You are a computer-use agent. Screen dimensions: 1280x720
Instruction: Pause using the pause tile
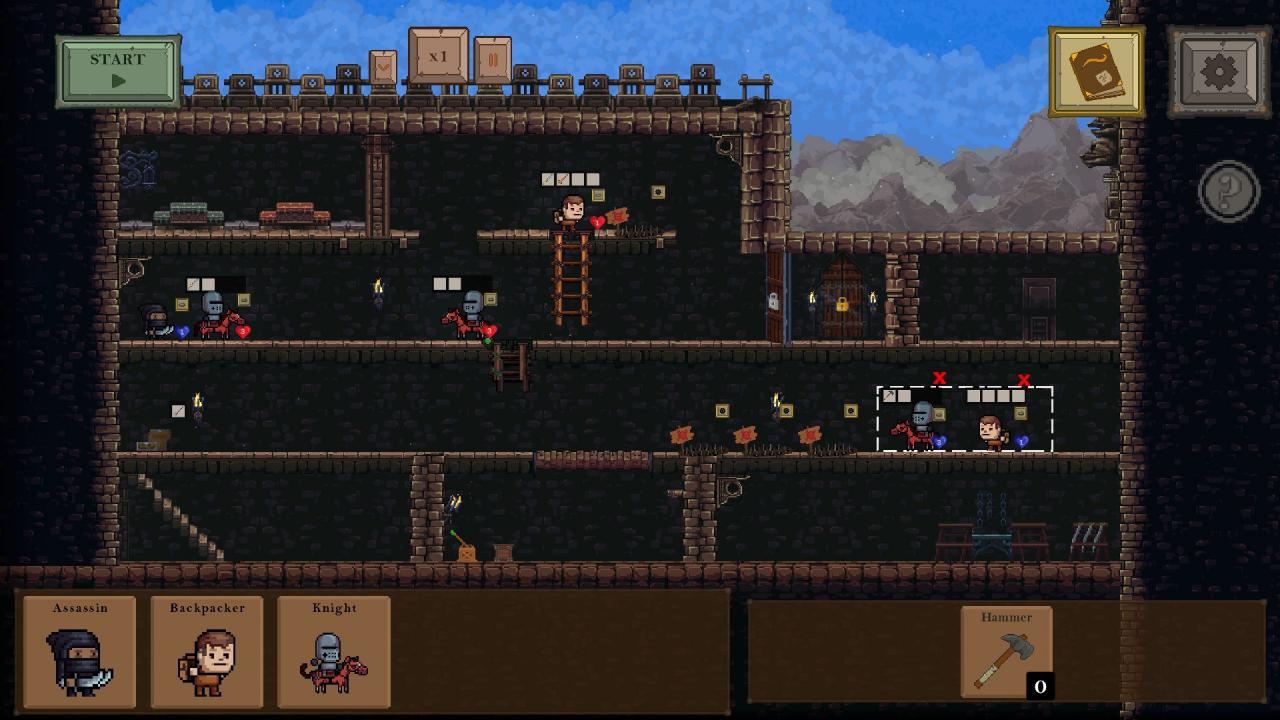492,61
